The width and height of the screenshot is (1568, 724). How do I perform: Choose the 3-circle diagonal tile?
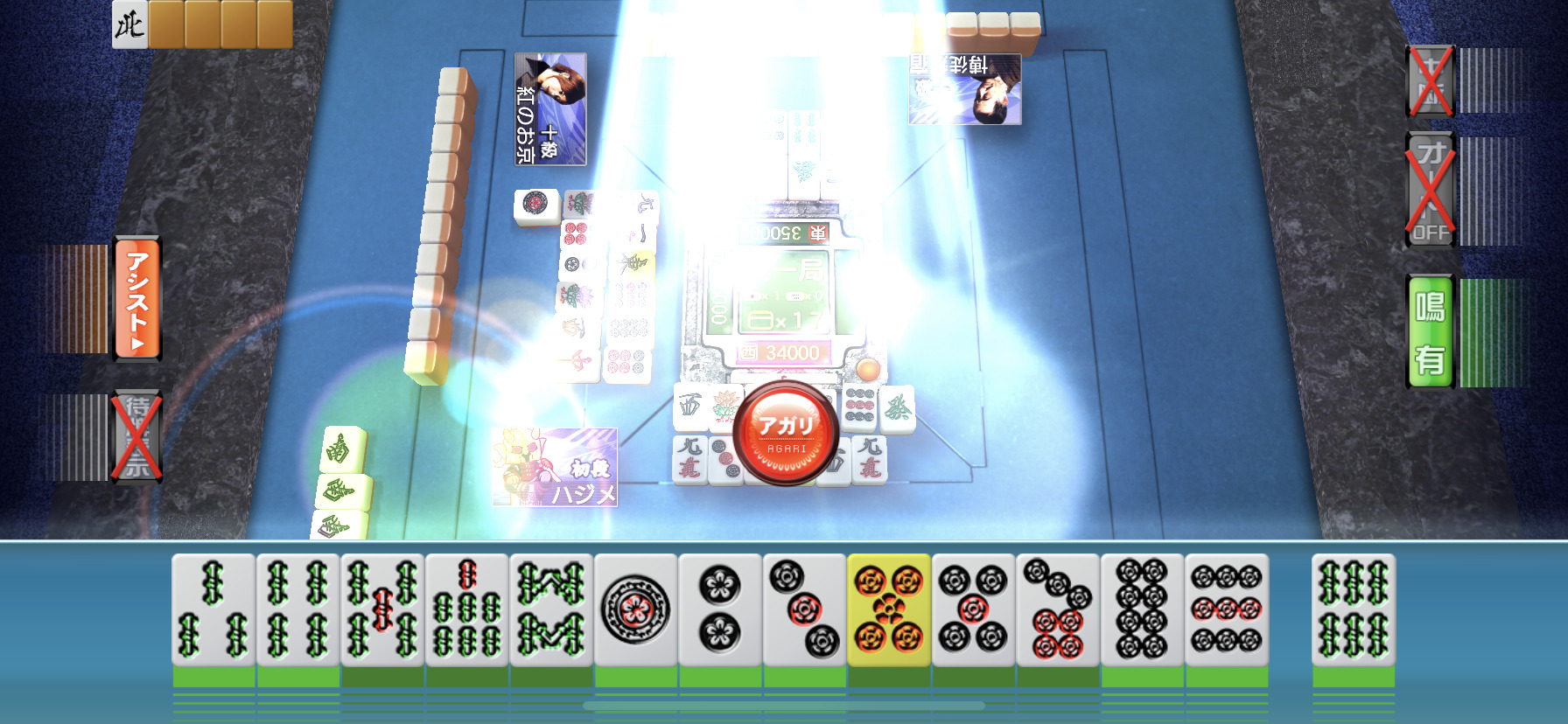[x=804, y=610]
